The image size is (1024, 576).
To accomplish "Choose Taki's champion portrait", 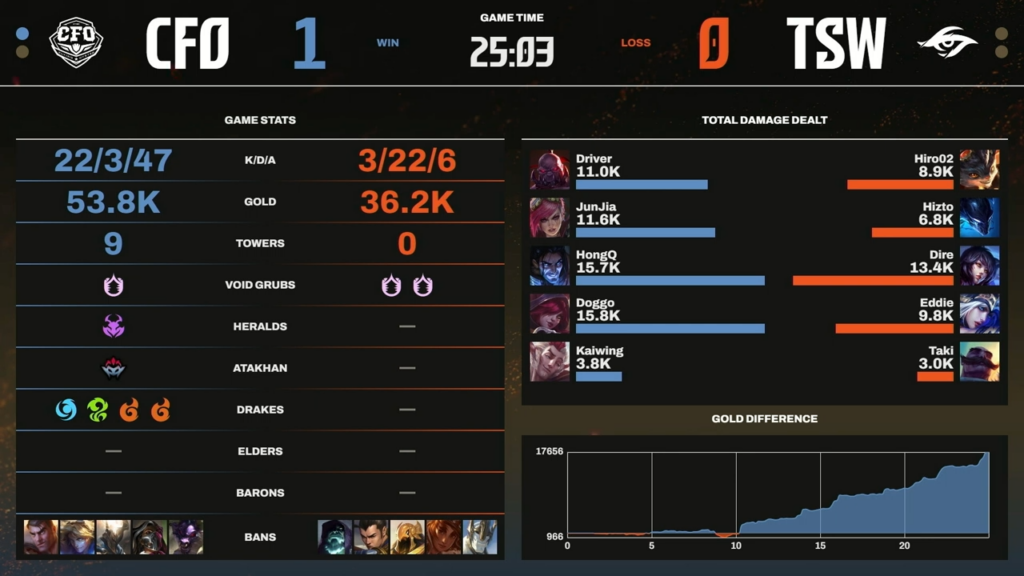I will pos(979,362).
